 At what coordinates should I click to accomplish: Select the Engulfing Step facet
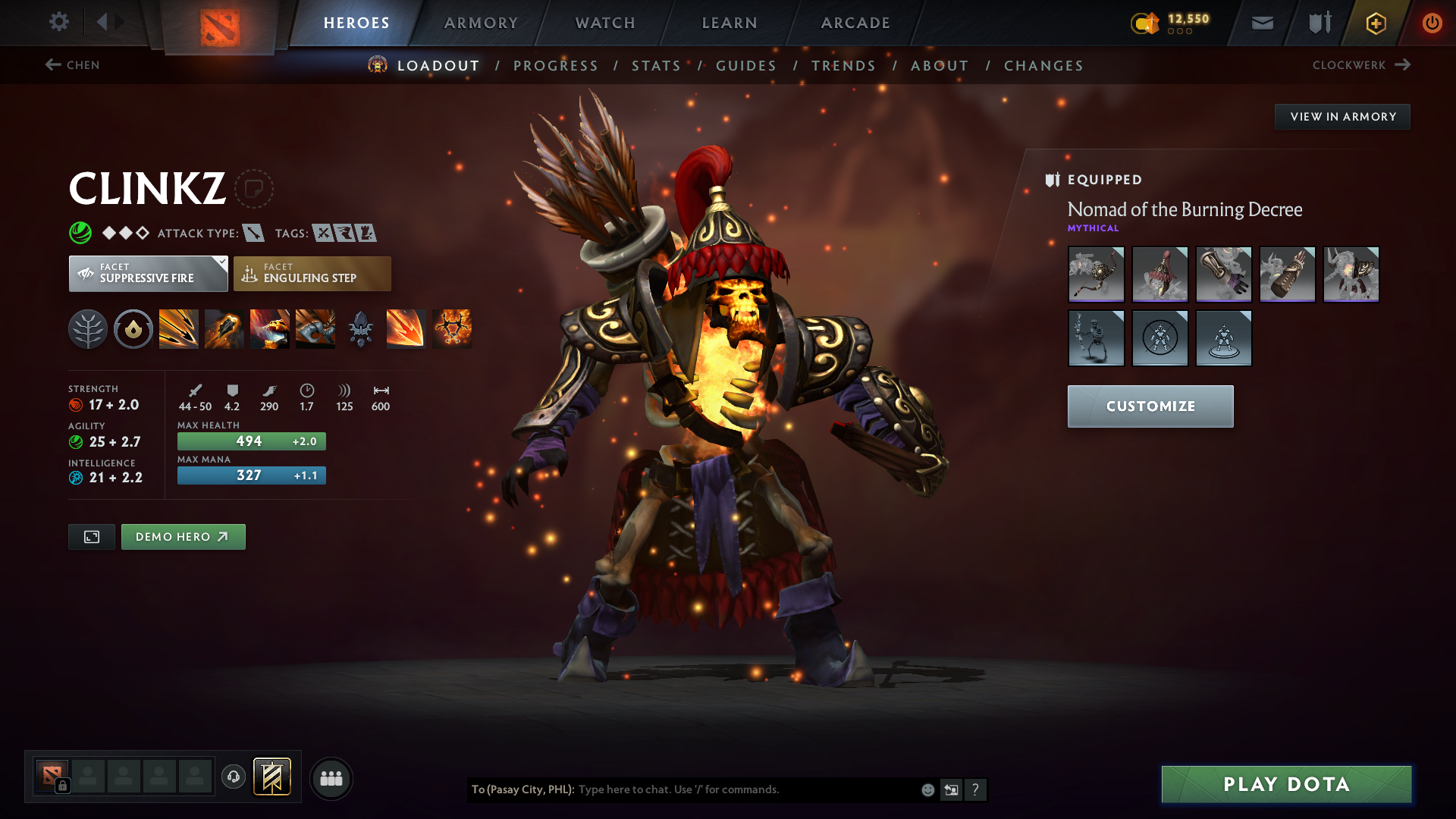click(x=312, y=273)
